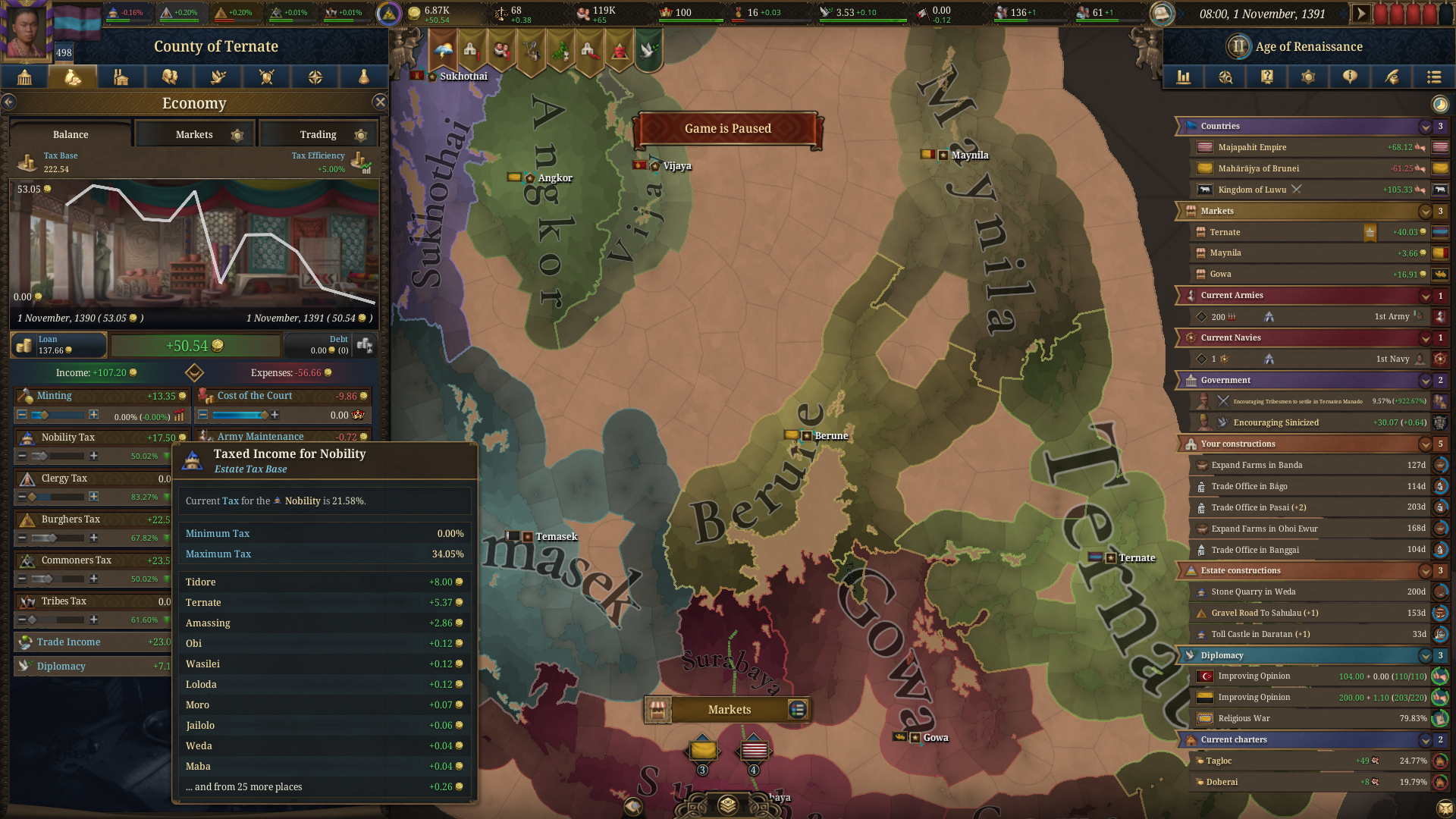Select the military shield and swords icon
The height and width of the screenshot is (819, 1456).
coord(266,77)
